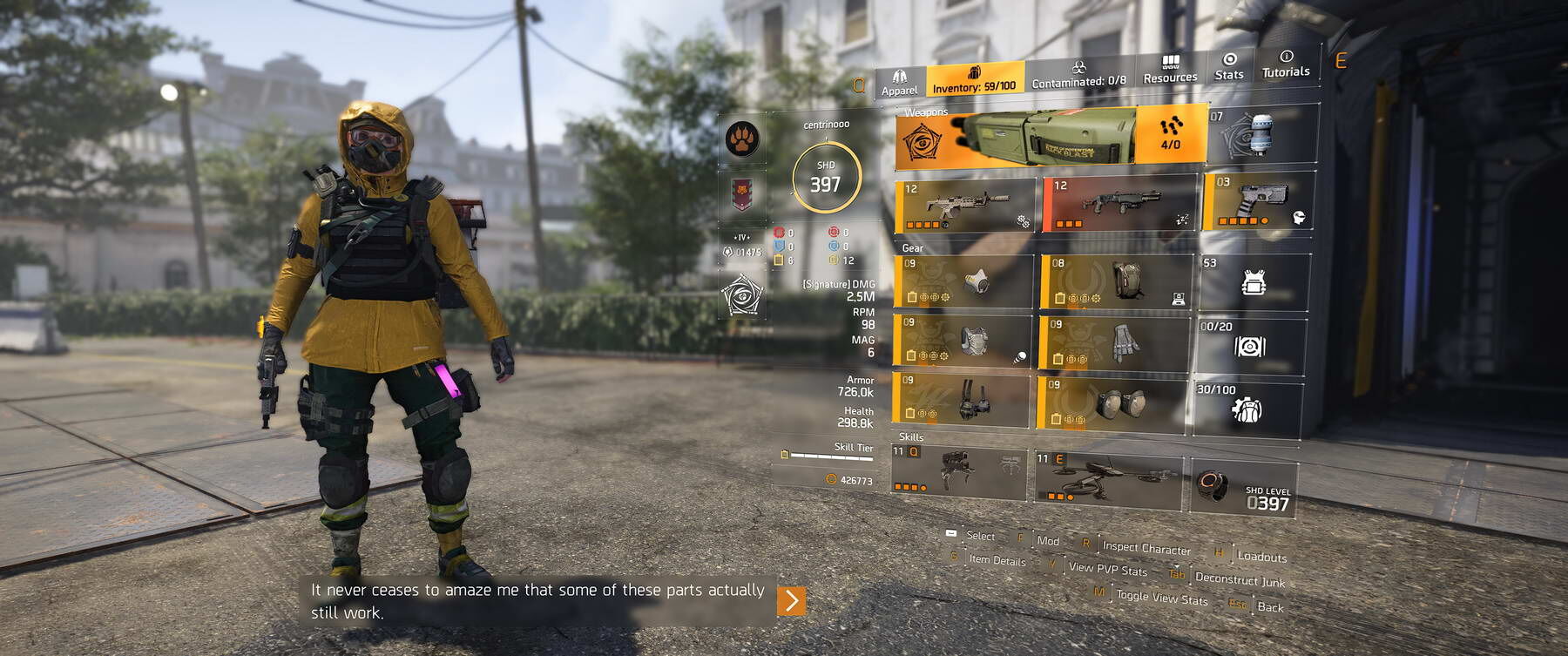The height and width of the screenshot is (656, 1568).
Task: Switch to the Resources tab
Action: 1170,70
